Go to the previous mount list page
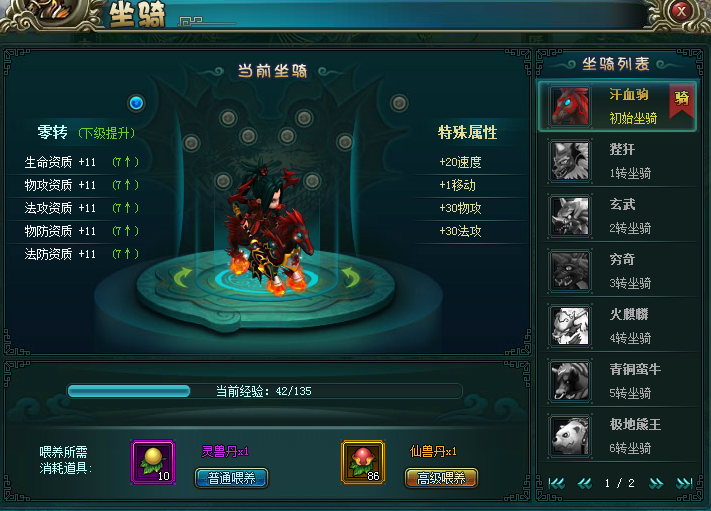The height and width of the screenshot is (511, 711). tap(583, 483)
